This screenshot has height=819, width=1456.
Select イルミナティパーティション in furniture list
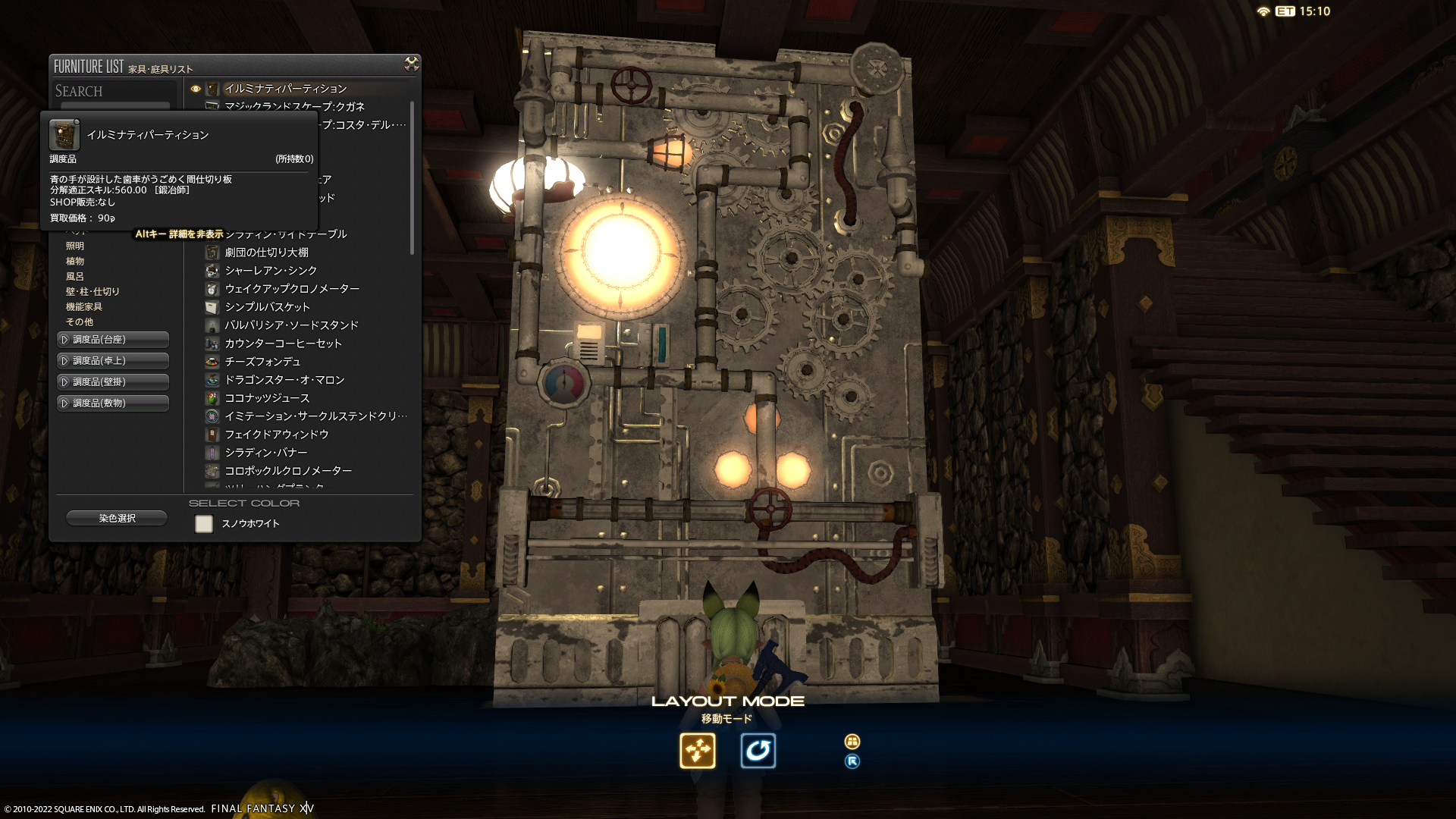[x=285, y=89]
